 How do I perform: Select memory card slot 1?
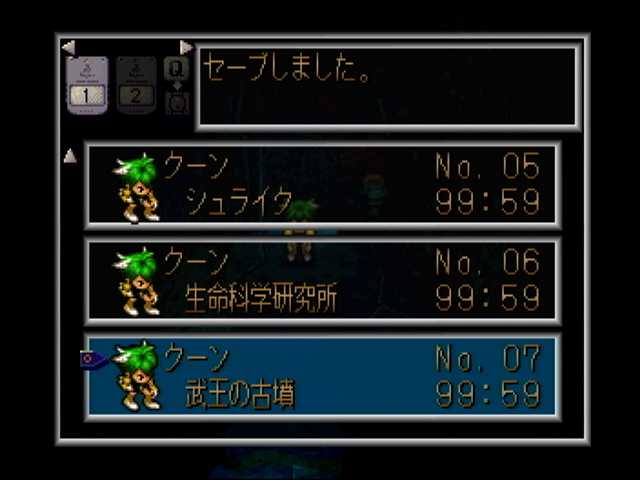coord(87,85)
